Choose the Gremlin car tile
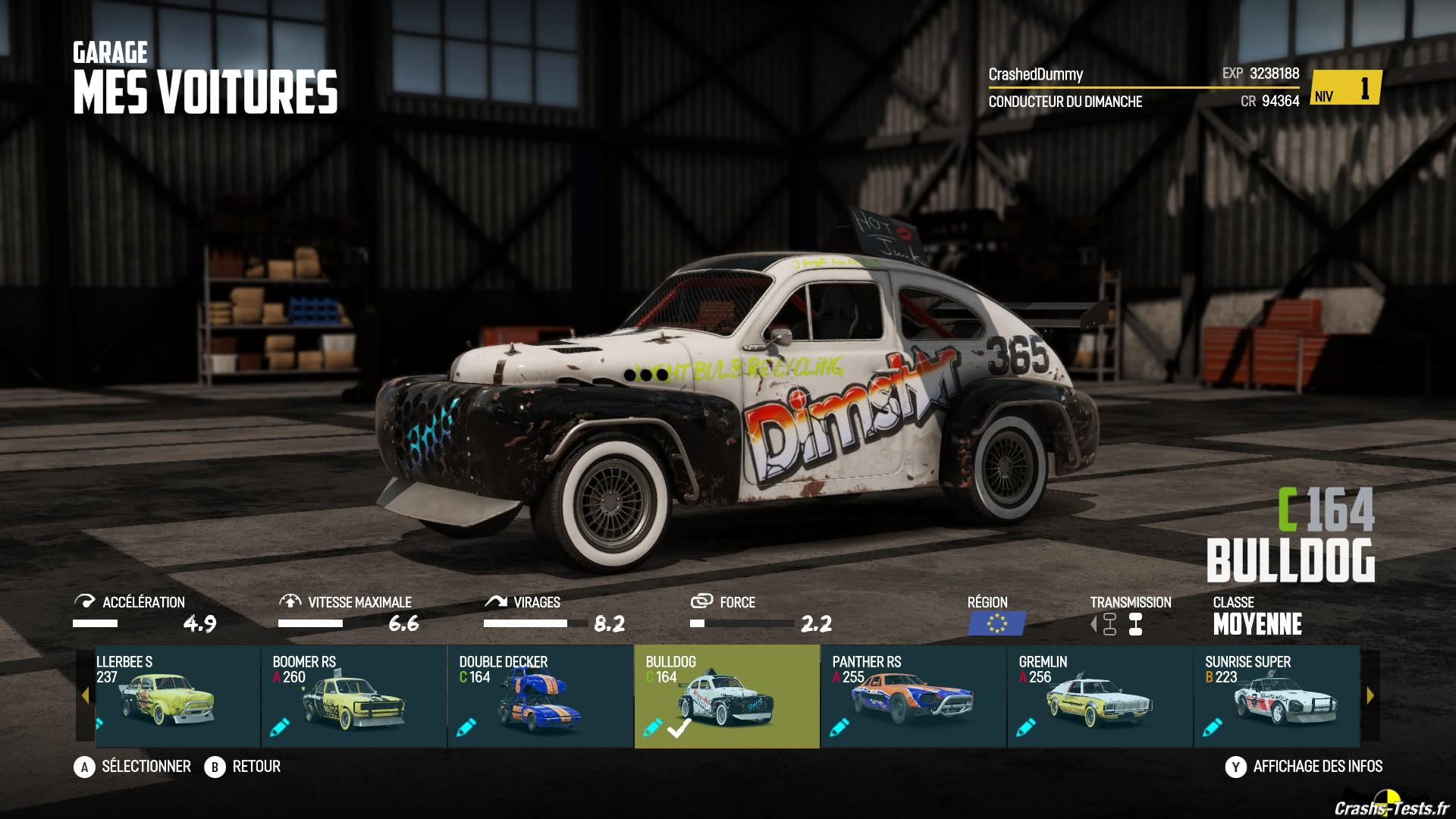 pyautogui.click(x=1100, y=696)
